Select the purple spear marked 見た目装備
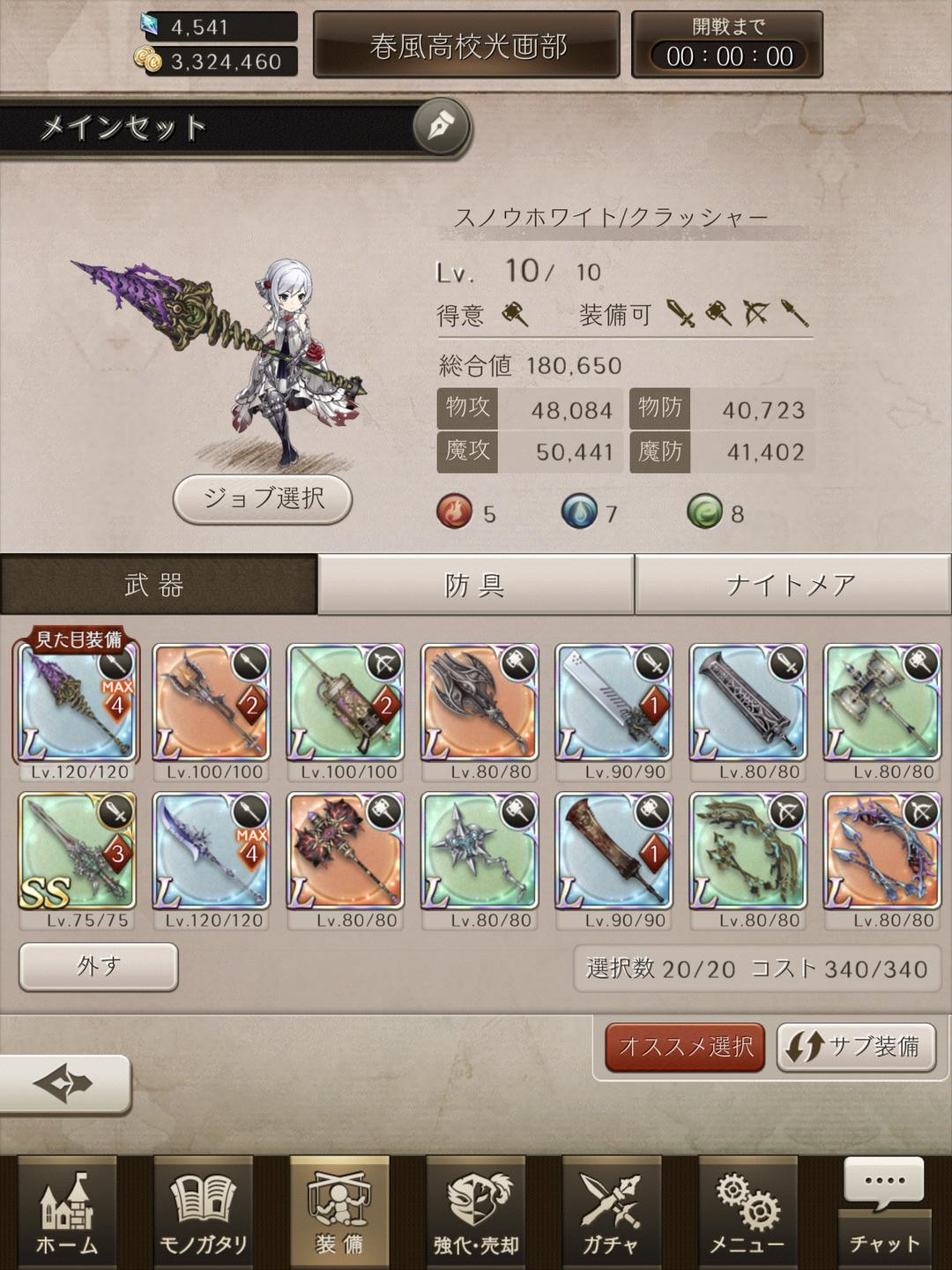Viewport: 952px width, 1270px height. tap(77, 703)
